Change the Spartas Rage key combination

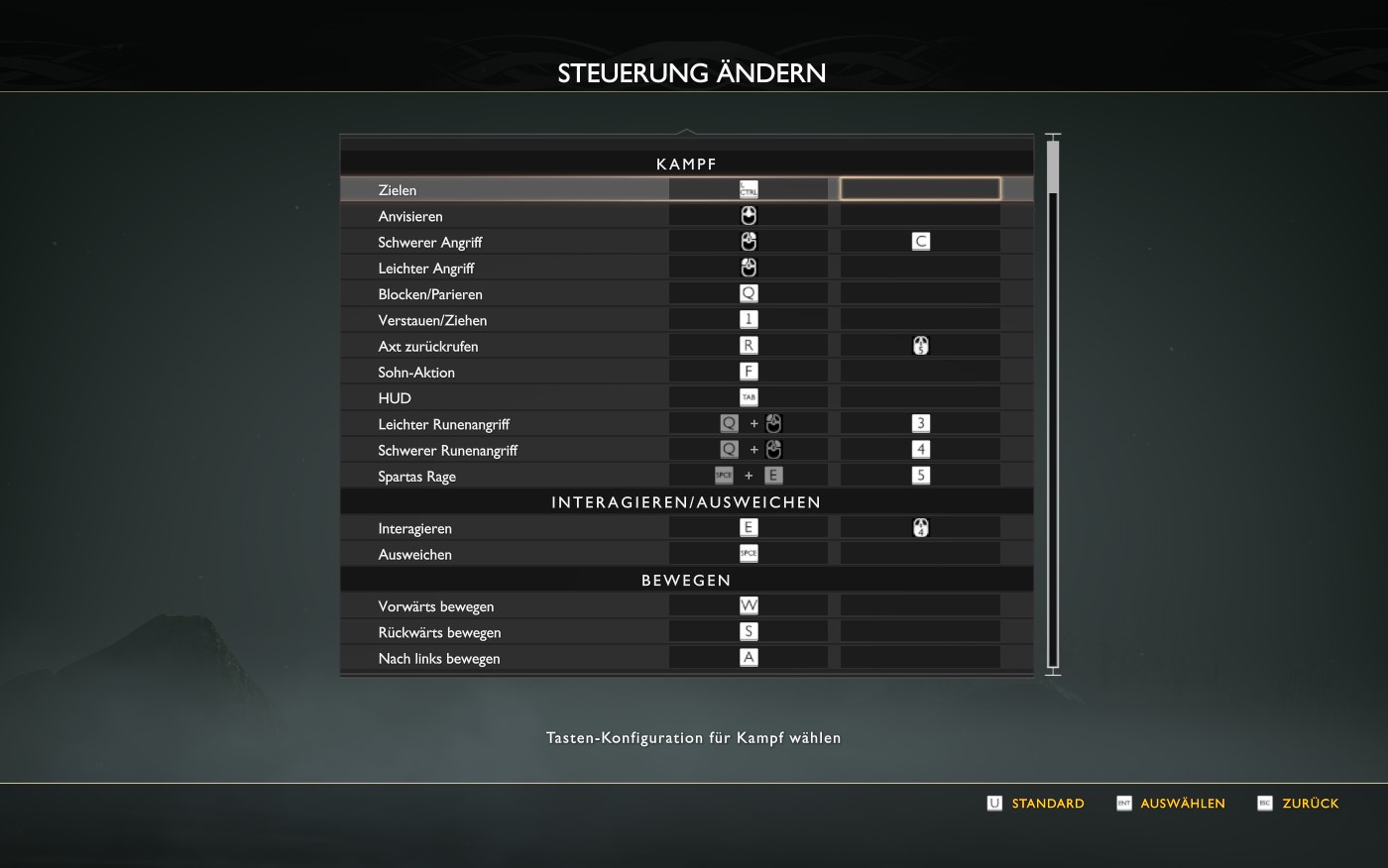click(749, 476)
